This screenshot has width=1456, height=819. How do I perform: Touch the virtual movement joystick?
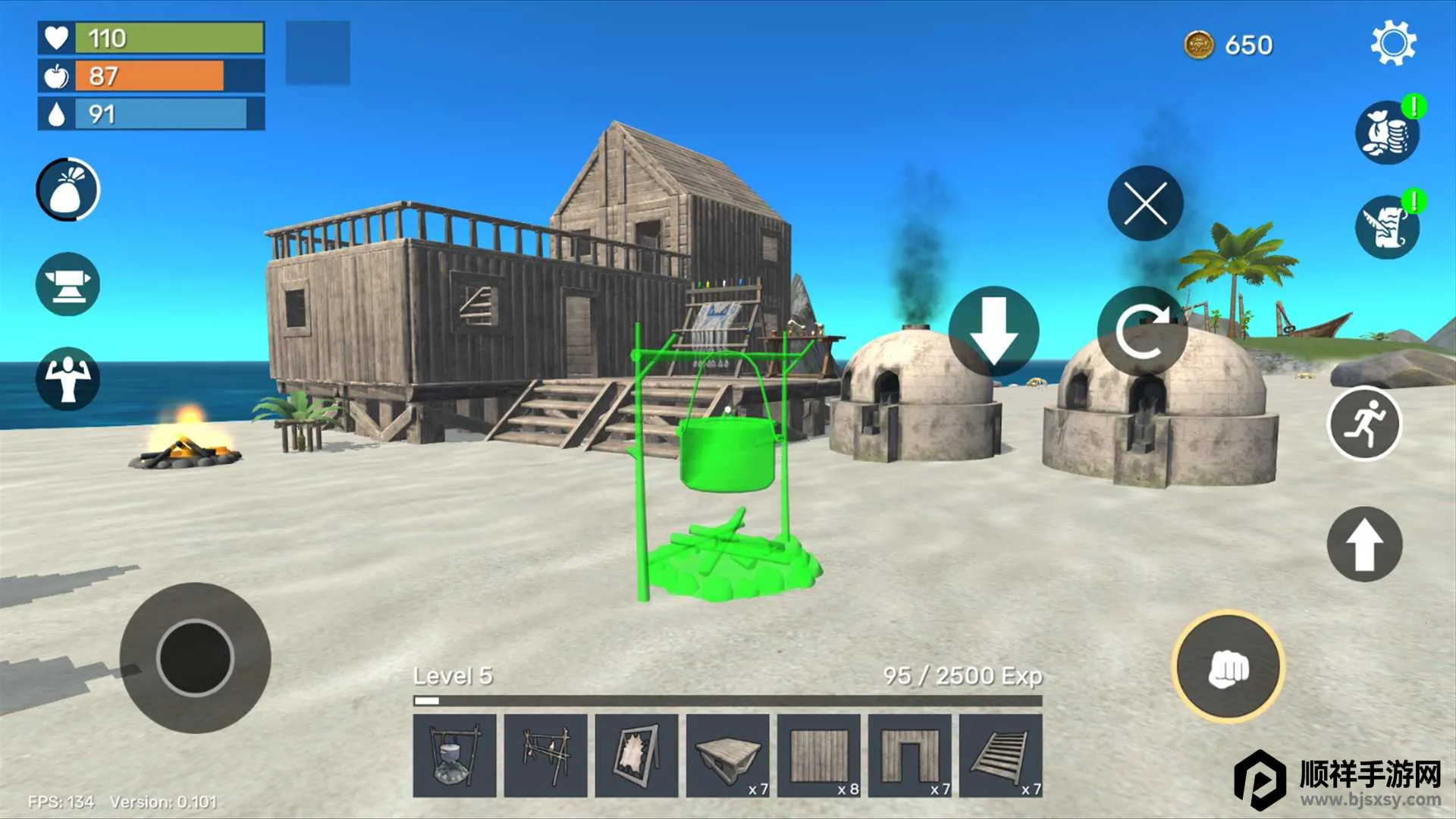195,657
